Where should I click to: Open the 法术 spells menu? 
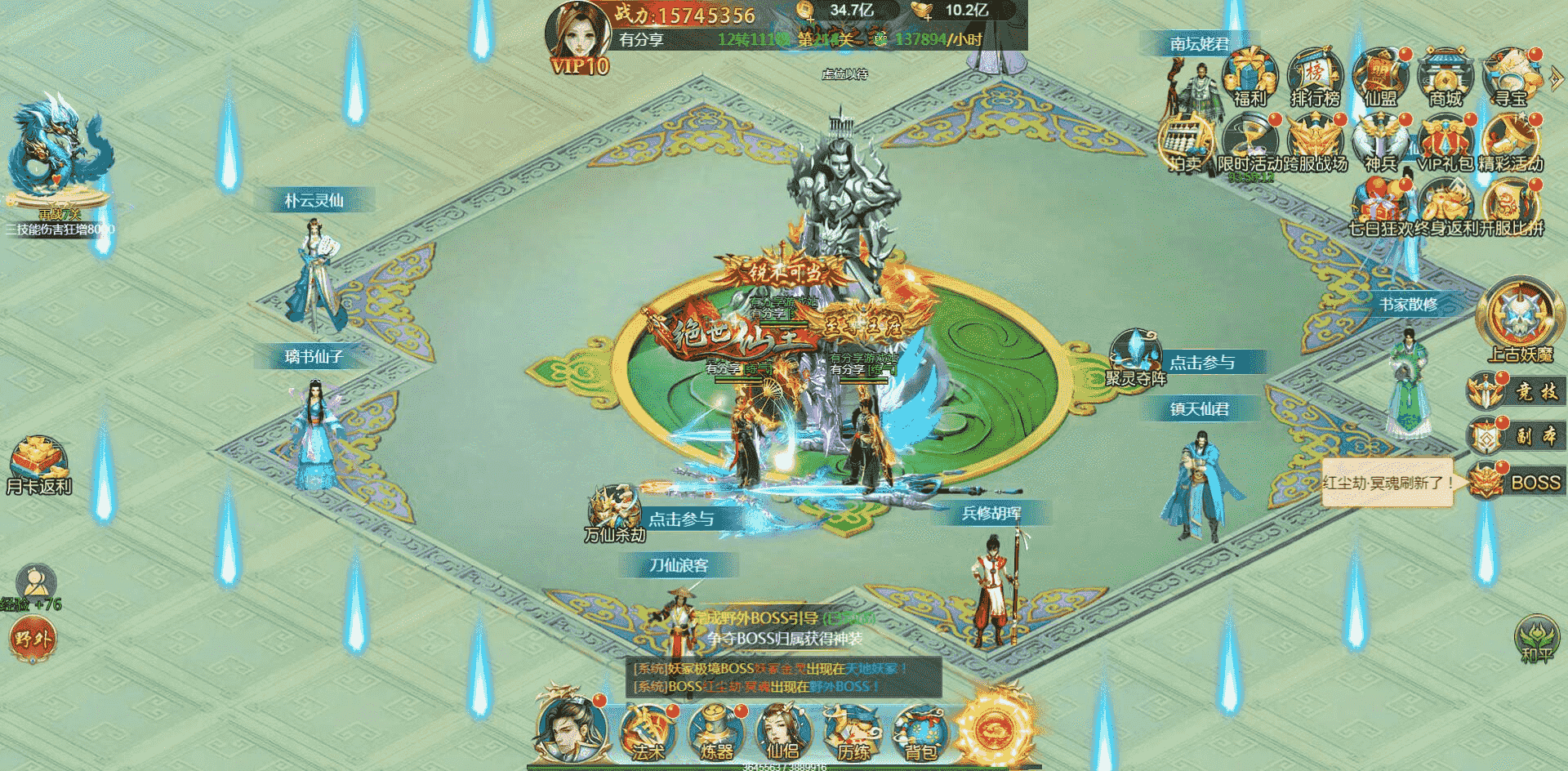[x=647, y=731]
